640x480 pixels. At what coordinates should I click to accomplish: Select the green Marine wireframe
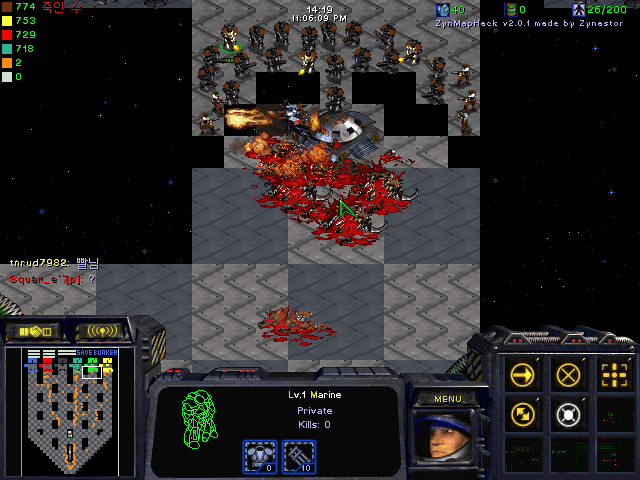[201, 418]
